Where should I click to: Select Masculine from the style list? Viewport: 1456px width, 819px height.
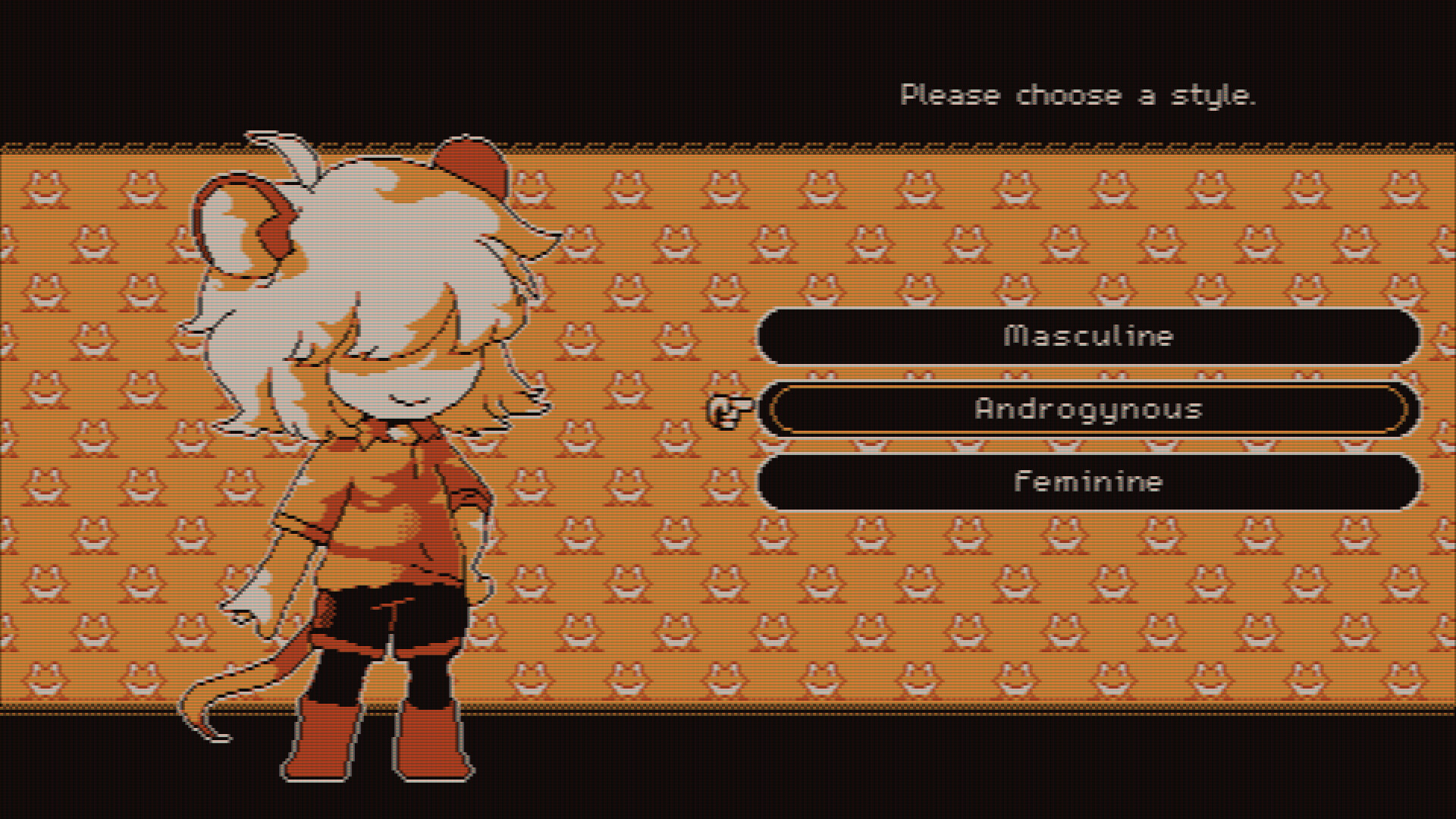(1088, 335)
